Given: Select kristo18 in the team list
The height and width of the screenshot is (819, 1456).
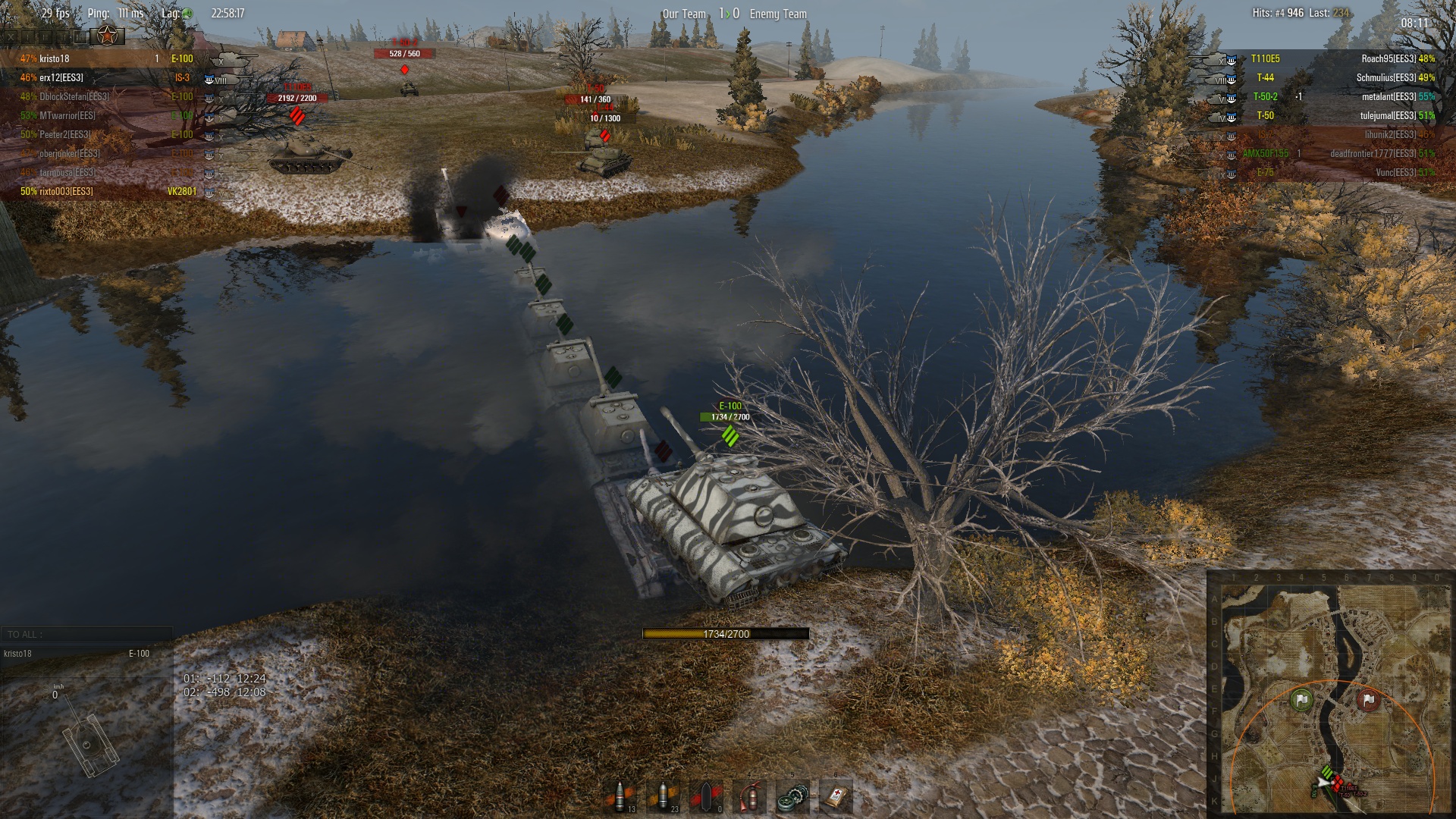Looking at the screenshot, I should 55,58.
